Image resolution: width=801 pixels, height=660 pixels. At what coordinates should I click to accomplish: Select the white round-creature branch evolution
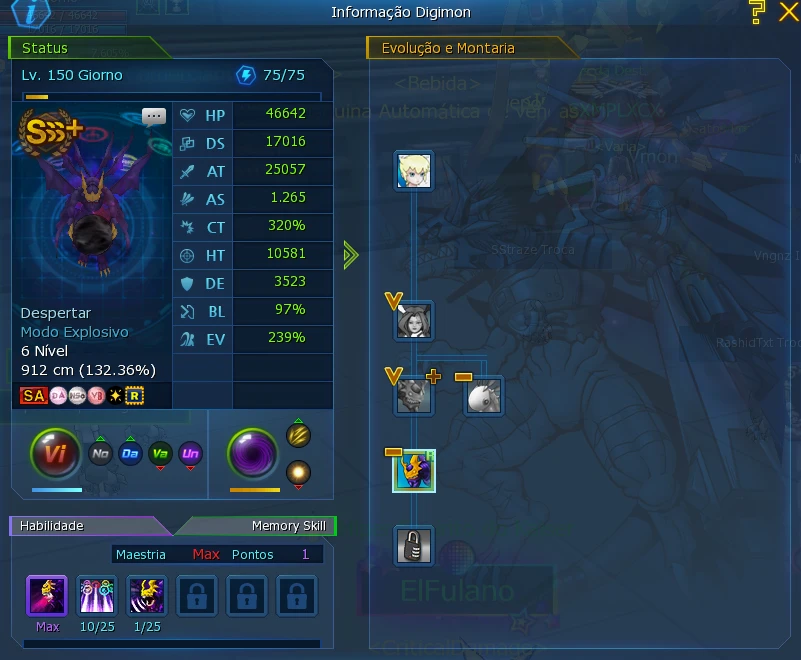[x=483, y=396]
